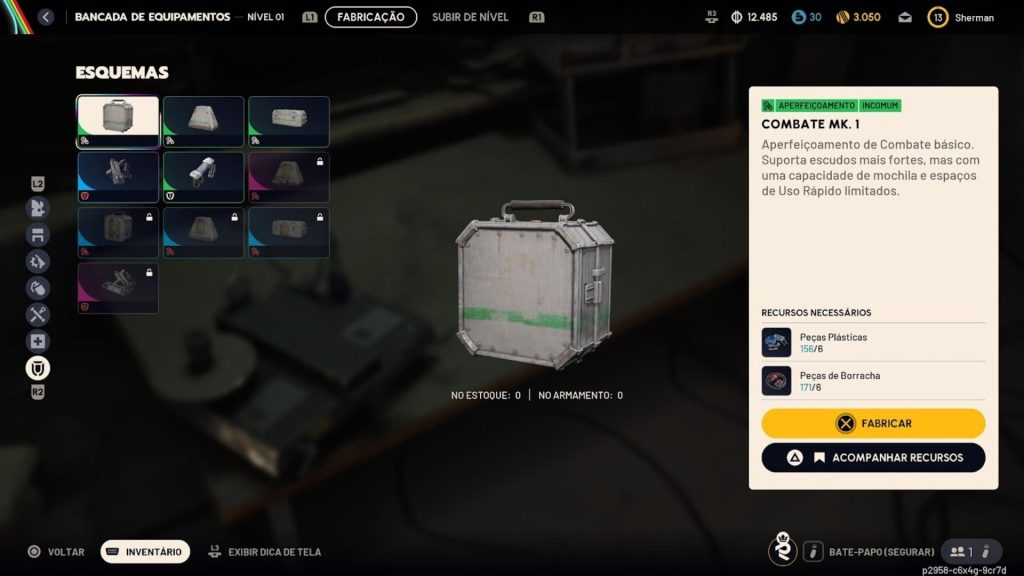1024x576 pixels.
Task: Open the Inventário button
Action: point(145,551)
